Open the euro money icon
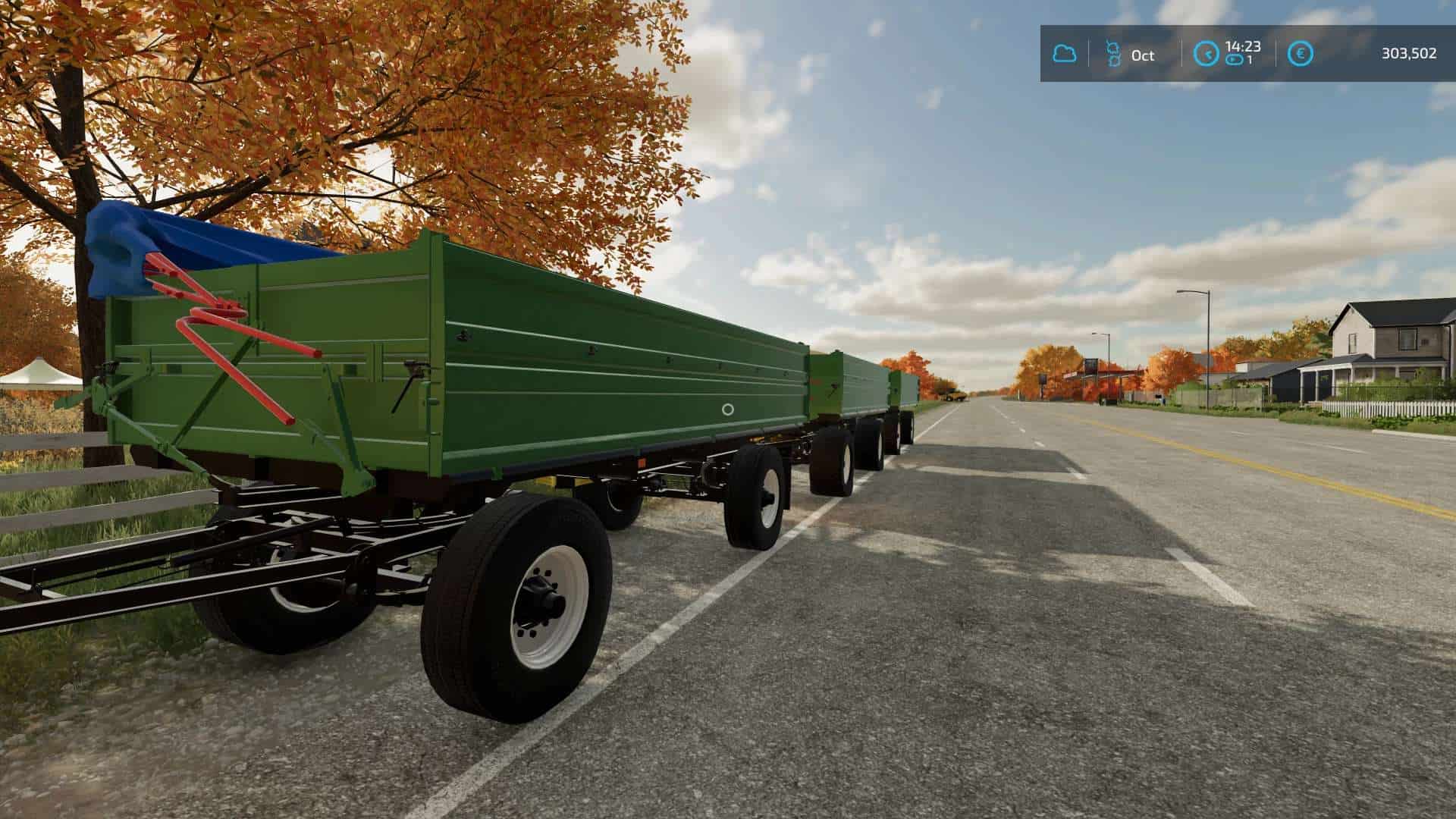Image resolution: width=1456 pixels, height=819 pixels. (1301, 54)
